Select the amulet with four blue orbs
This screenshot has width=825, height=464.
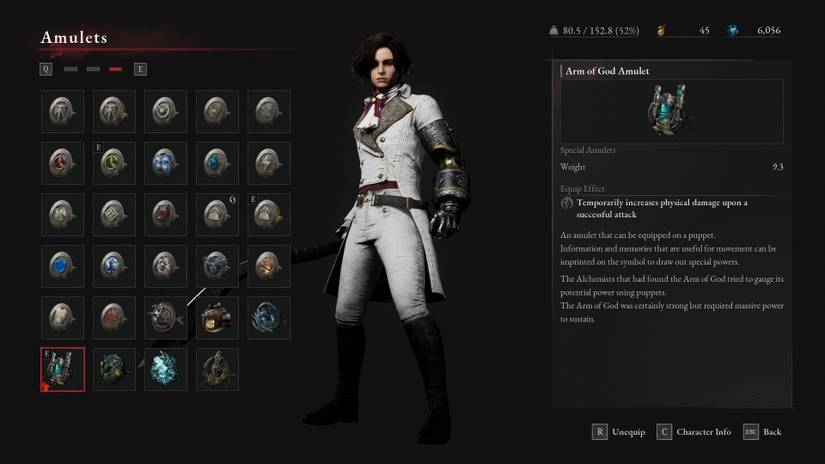coord(166,163)
